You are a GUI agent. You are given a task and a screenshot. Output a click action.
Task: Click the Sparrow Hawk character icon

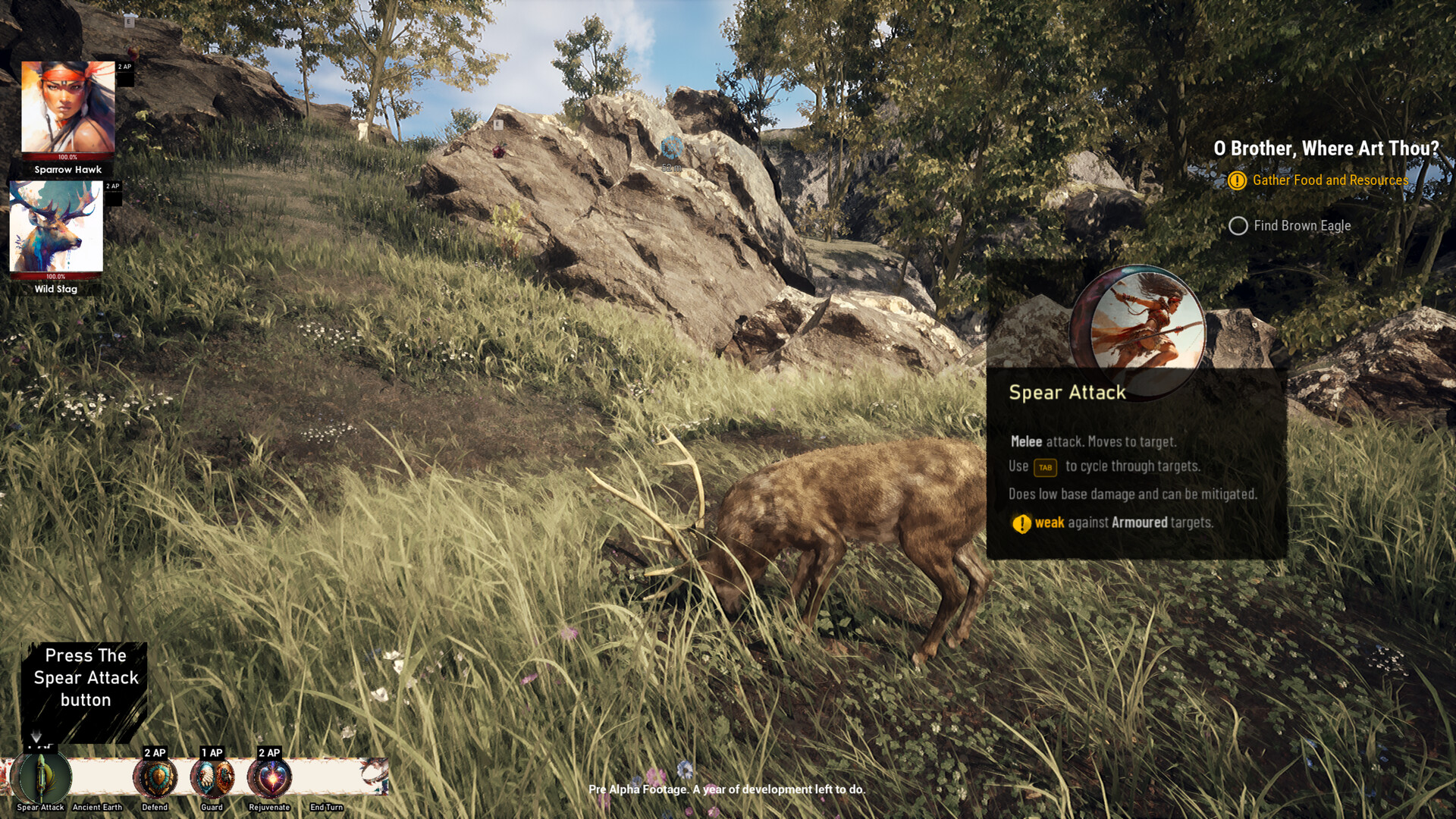pyautogui.click(x=68, y=106)
